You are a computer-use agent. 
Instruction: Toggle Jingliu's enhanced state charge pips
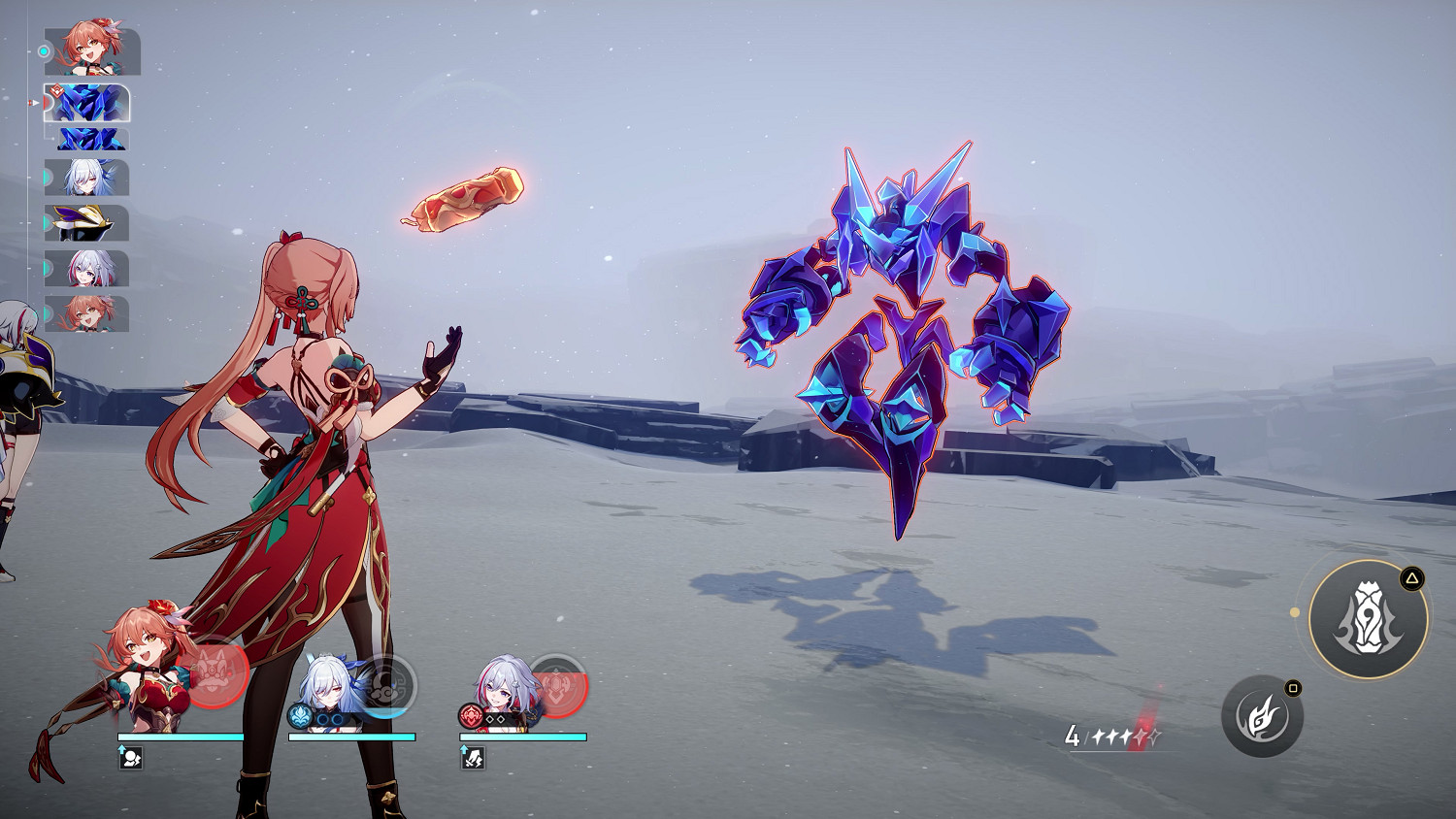[x=330, y=718]
